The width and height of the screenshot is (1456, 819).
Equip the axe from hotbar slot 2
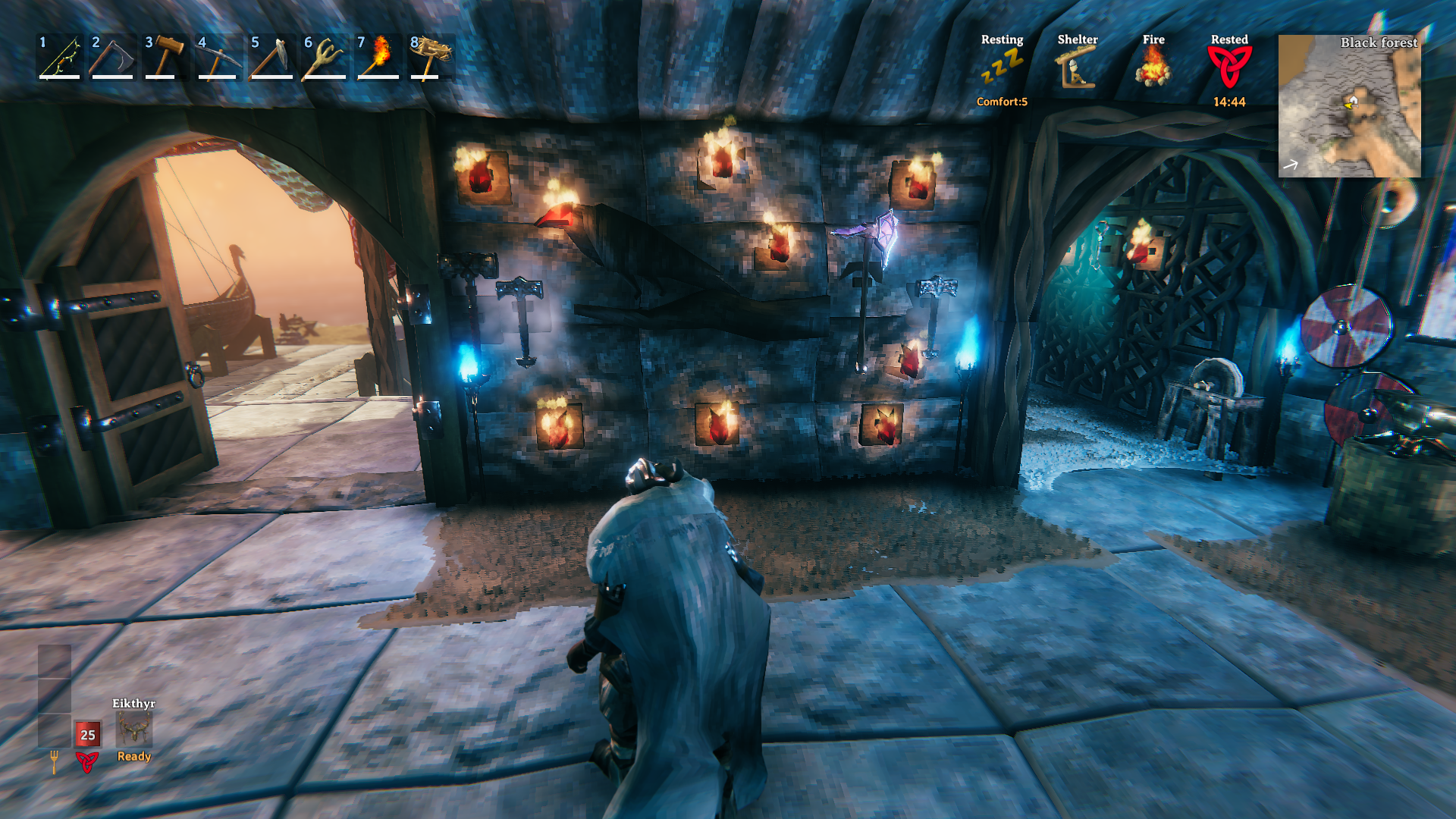click(112, 57)
